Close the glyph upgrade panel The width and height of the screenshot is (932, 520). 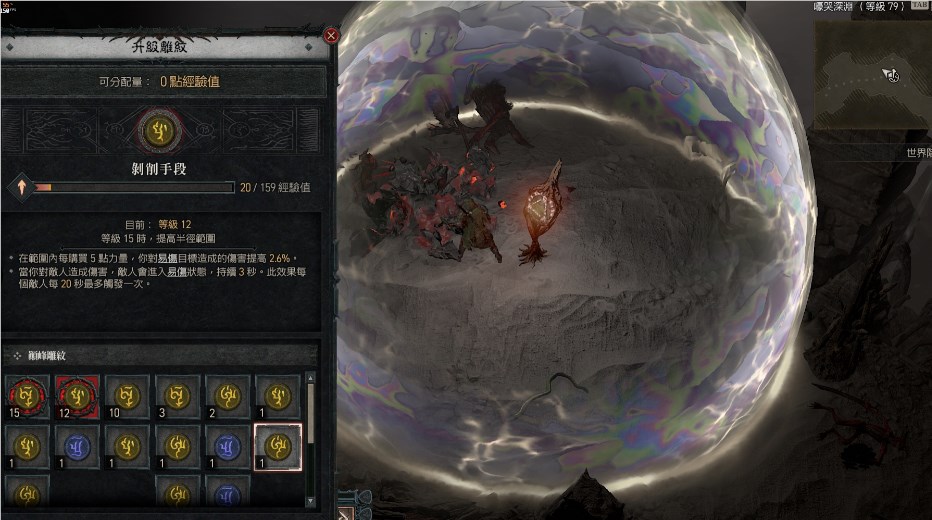pos(331,36)
